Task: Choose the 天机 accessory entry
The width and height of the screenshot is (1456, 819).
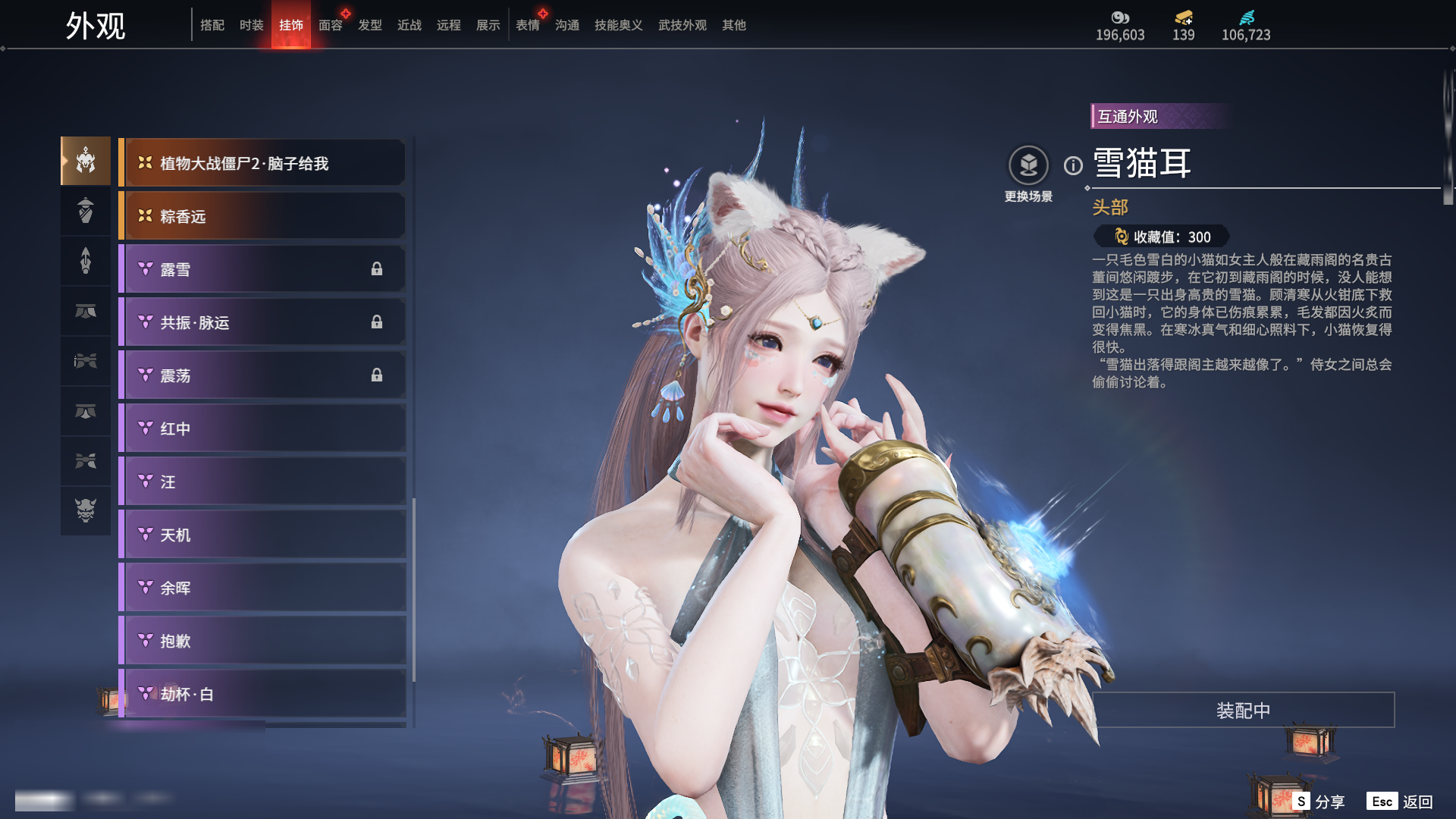Action: click(x=262, y=535)
